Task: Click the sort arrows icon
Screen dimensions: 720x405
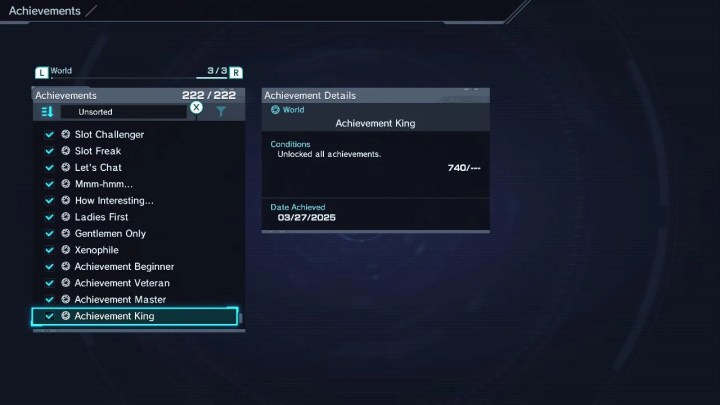Action: pos(47,112)
